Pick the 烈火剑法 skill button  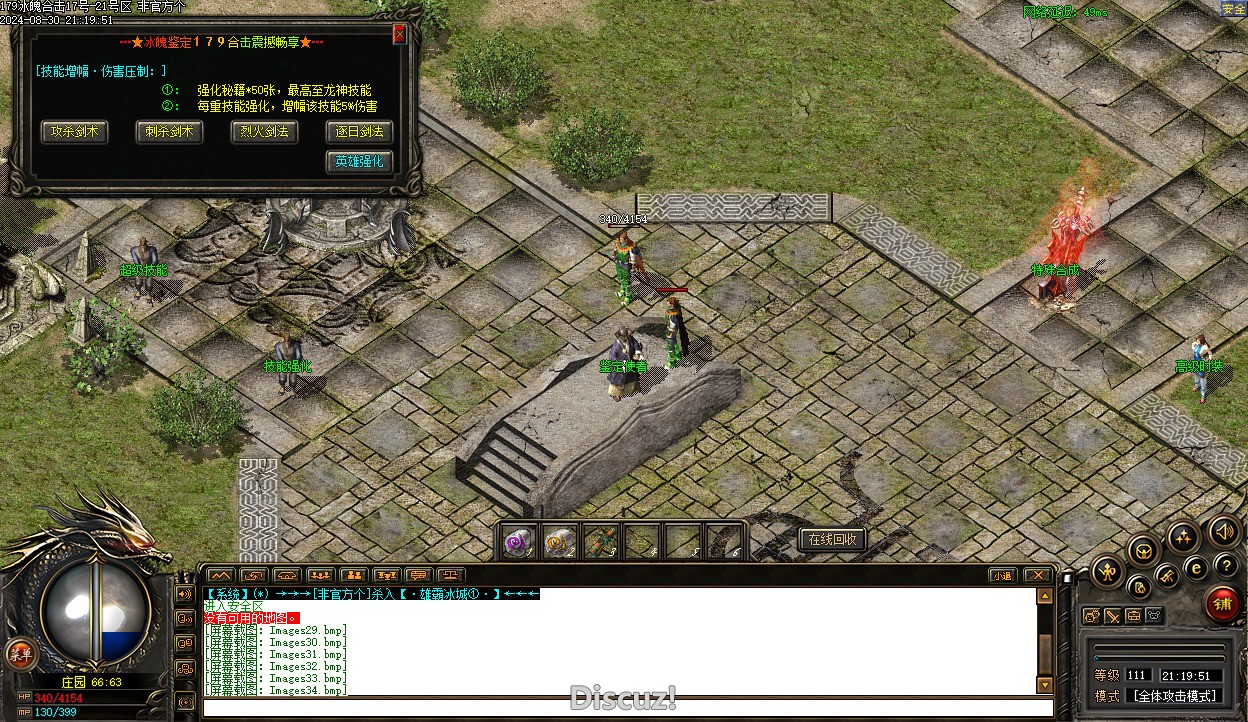click(x=264, y=131)
